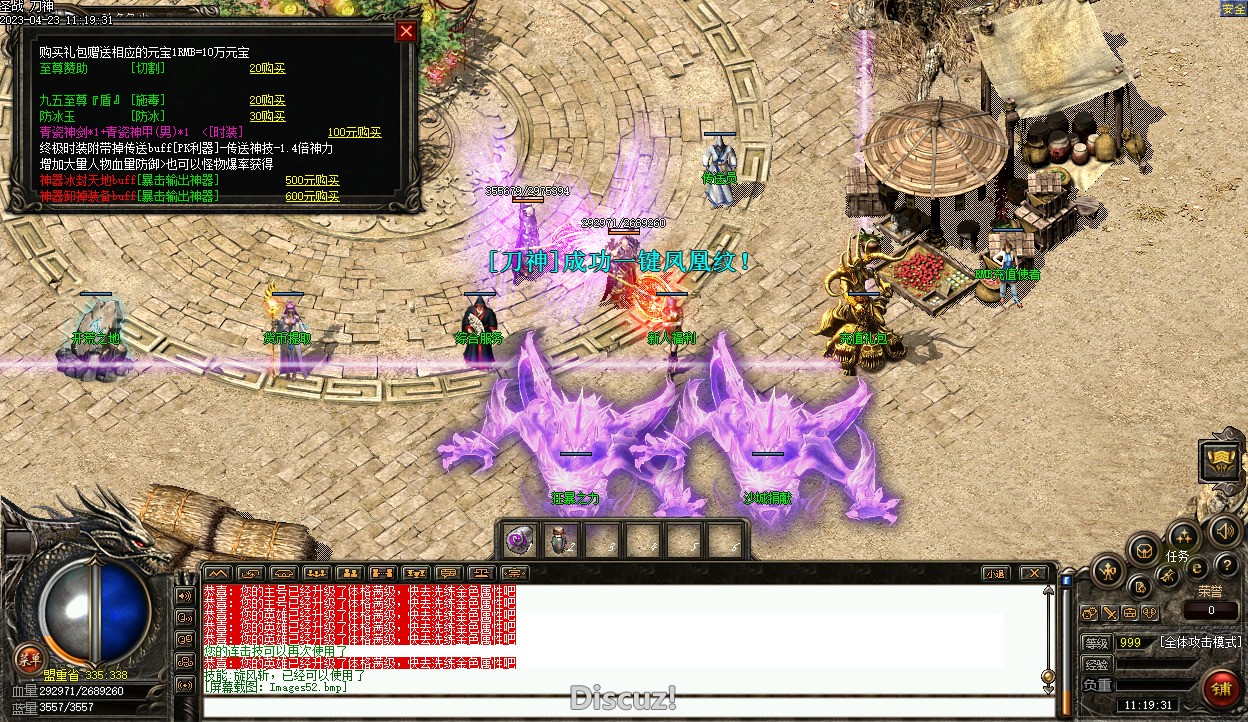The width and height of the screenshot is (1248, 722).
Task: Click the 小退 button on the chat bar
Action: [994, 574]
